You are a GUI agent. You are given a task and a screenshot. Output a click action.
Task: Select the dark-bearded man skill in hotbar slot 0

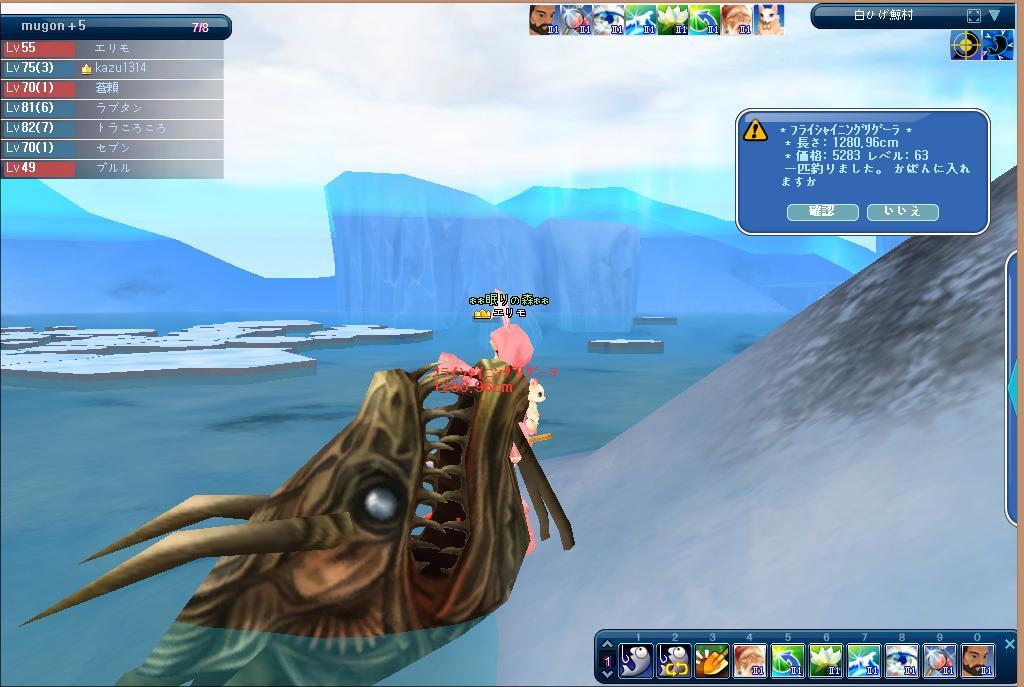[977, 661]
